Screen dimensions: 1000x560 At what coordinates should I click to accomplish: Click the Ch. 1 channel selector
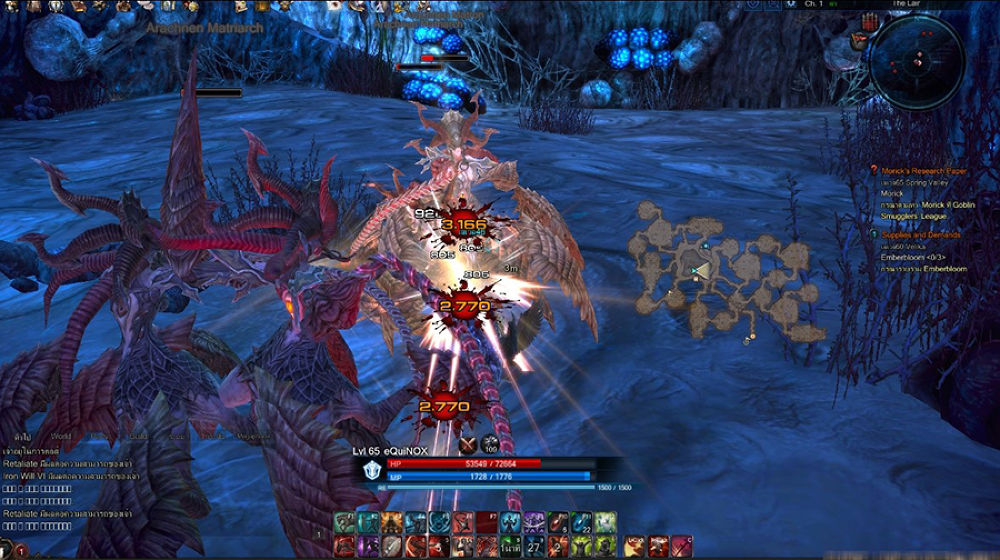point(813,4)
